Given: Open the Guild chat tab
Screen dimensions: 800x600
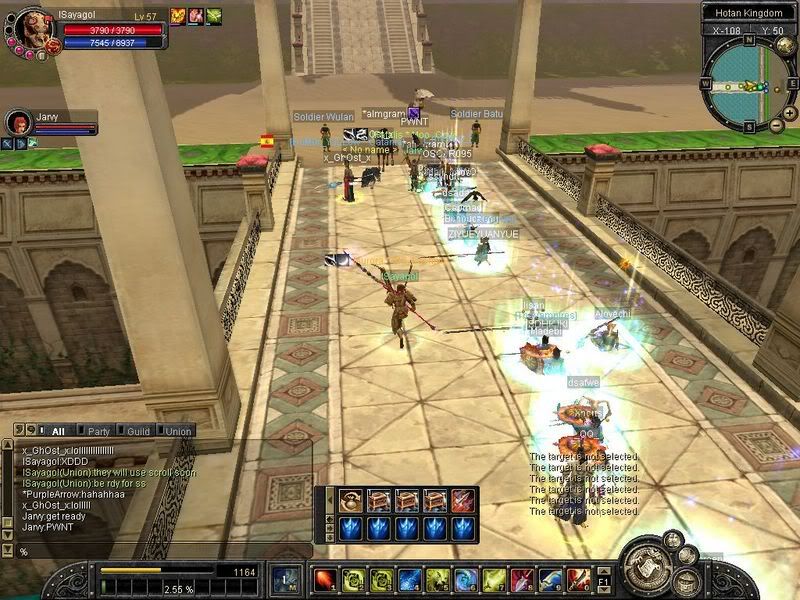Looking at the screenshot, I should click(x=139, y=431).
